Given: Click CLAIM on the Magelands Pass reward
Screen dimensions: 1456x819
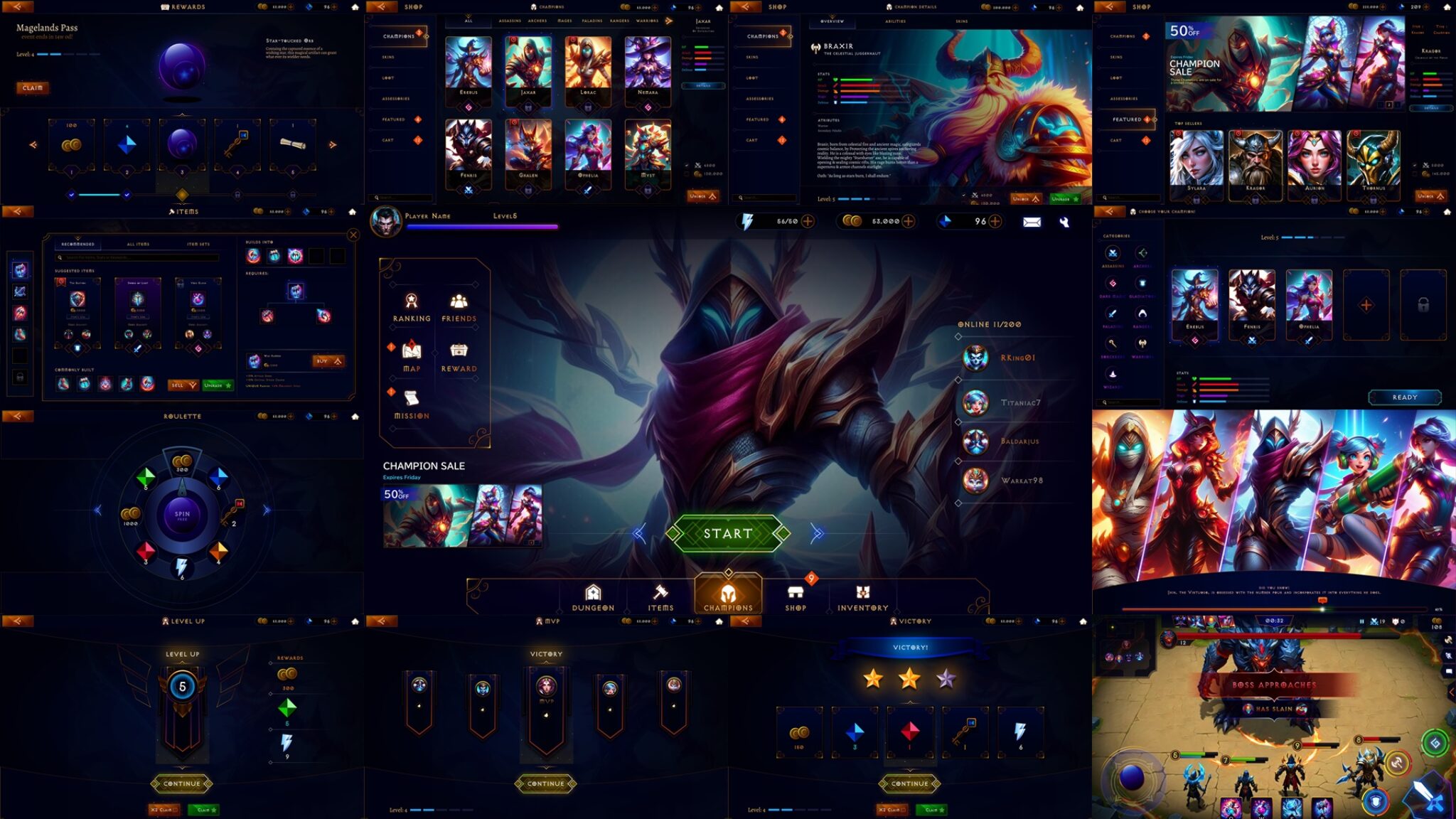Looking at the screenshot, I should [x=32, y=87].
